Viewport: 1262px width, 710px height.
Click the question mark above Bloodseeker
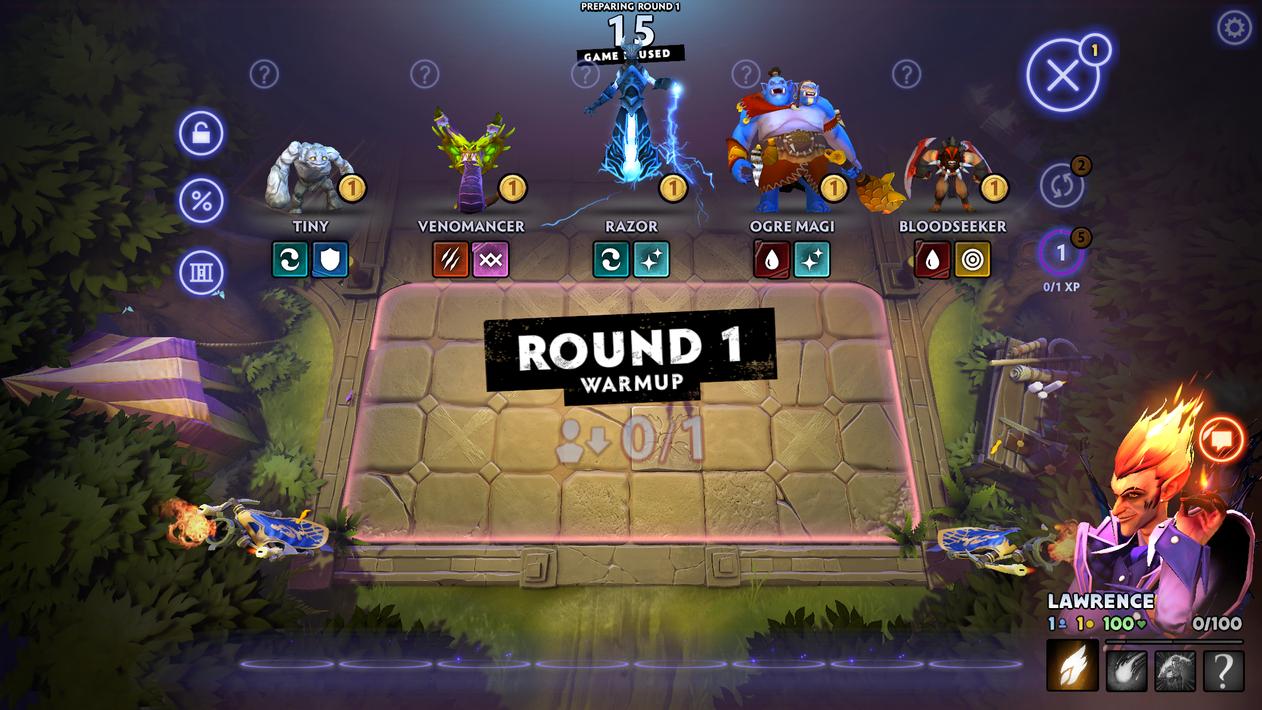906,74
